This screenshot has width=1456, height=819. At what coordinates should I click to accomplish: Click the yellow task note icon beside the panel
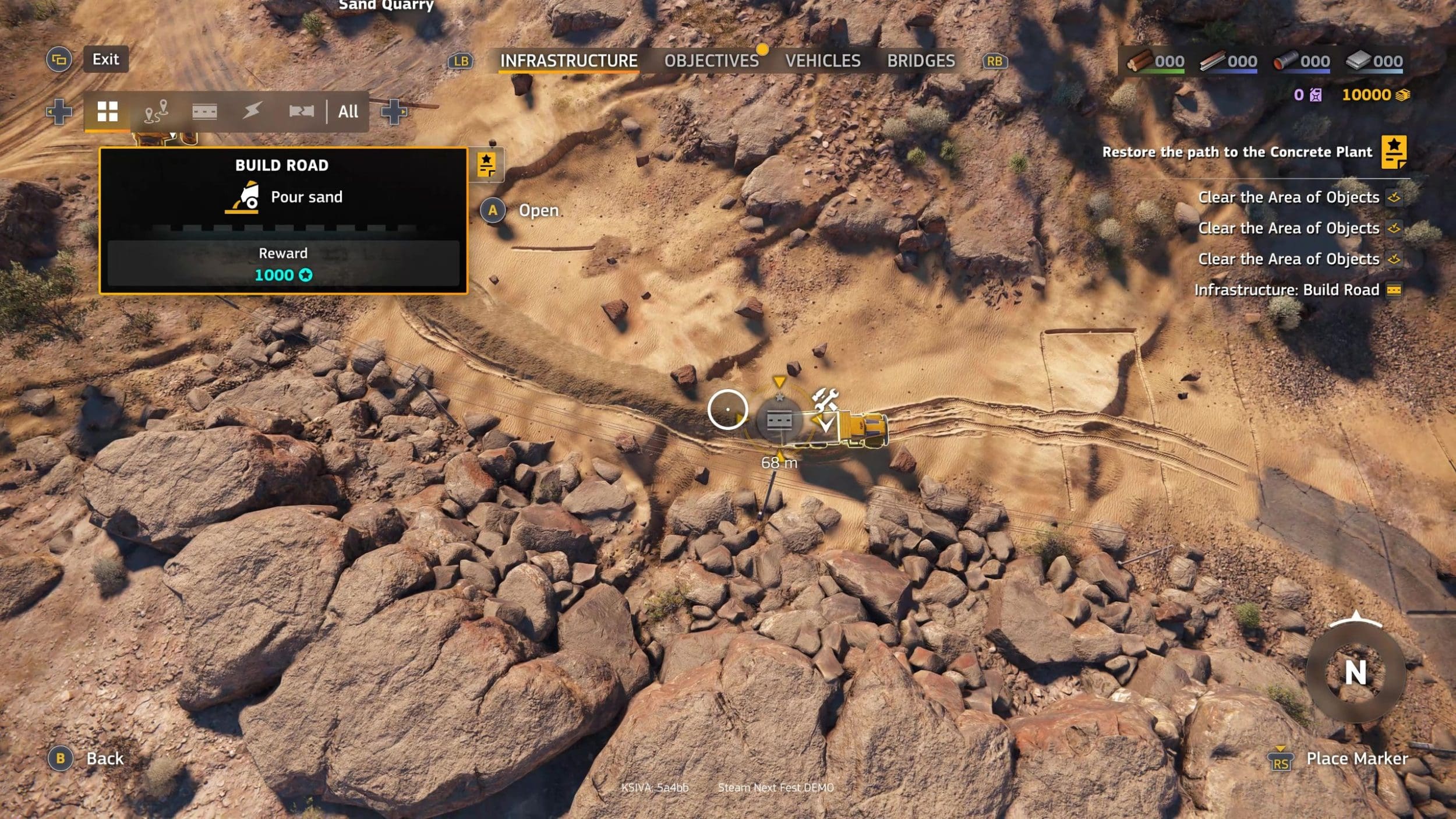tap(486, 165)
